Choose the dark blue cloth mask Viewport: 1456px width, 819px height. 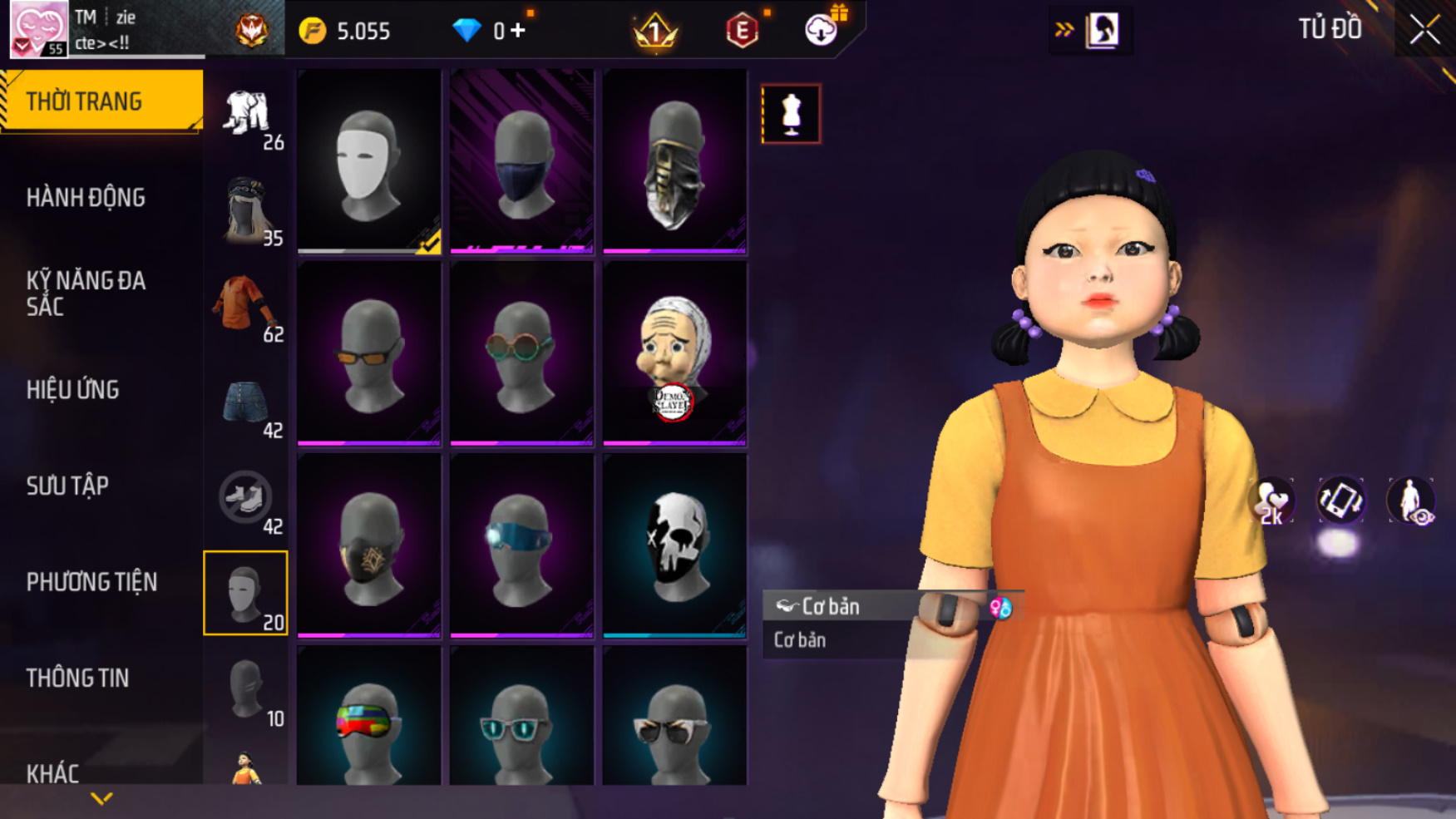521,161
